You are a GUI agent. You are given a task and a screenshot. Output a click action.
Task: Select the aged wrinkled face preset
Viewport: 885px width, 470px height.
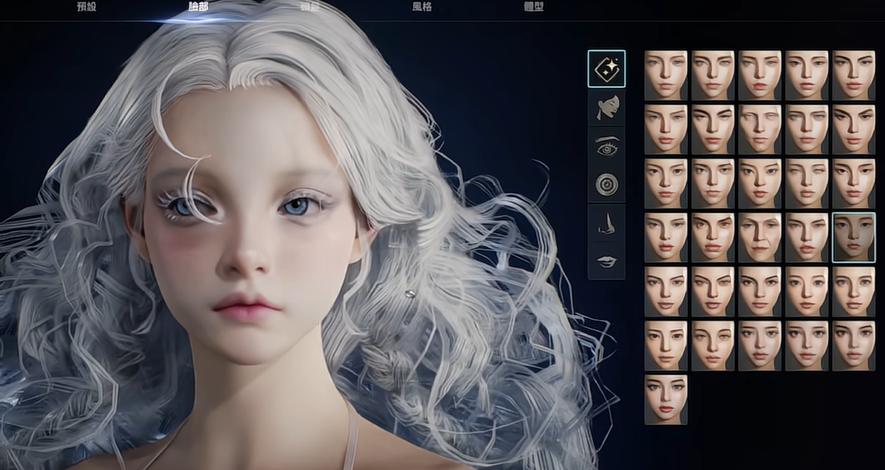[x=760, y=237]
